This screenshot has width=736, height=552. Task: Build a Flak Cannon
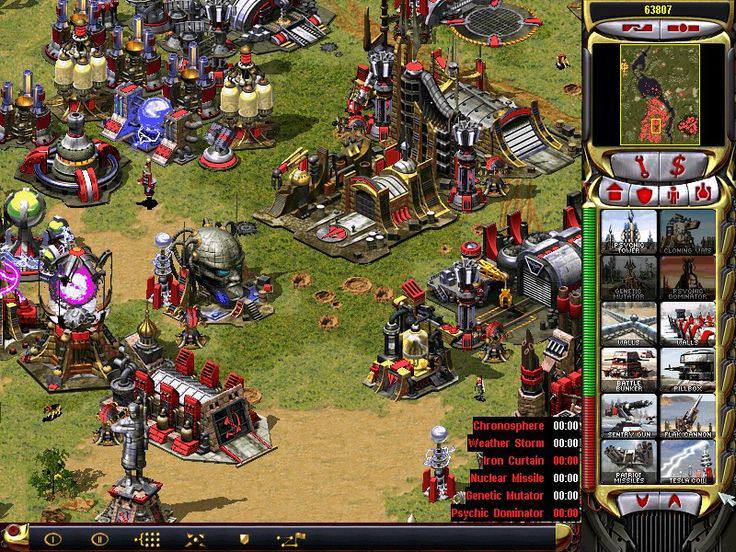[685, 415]
